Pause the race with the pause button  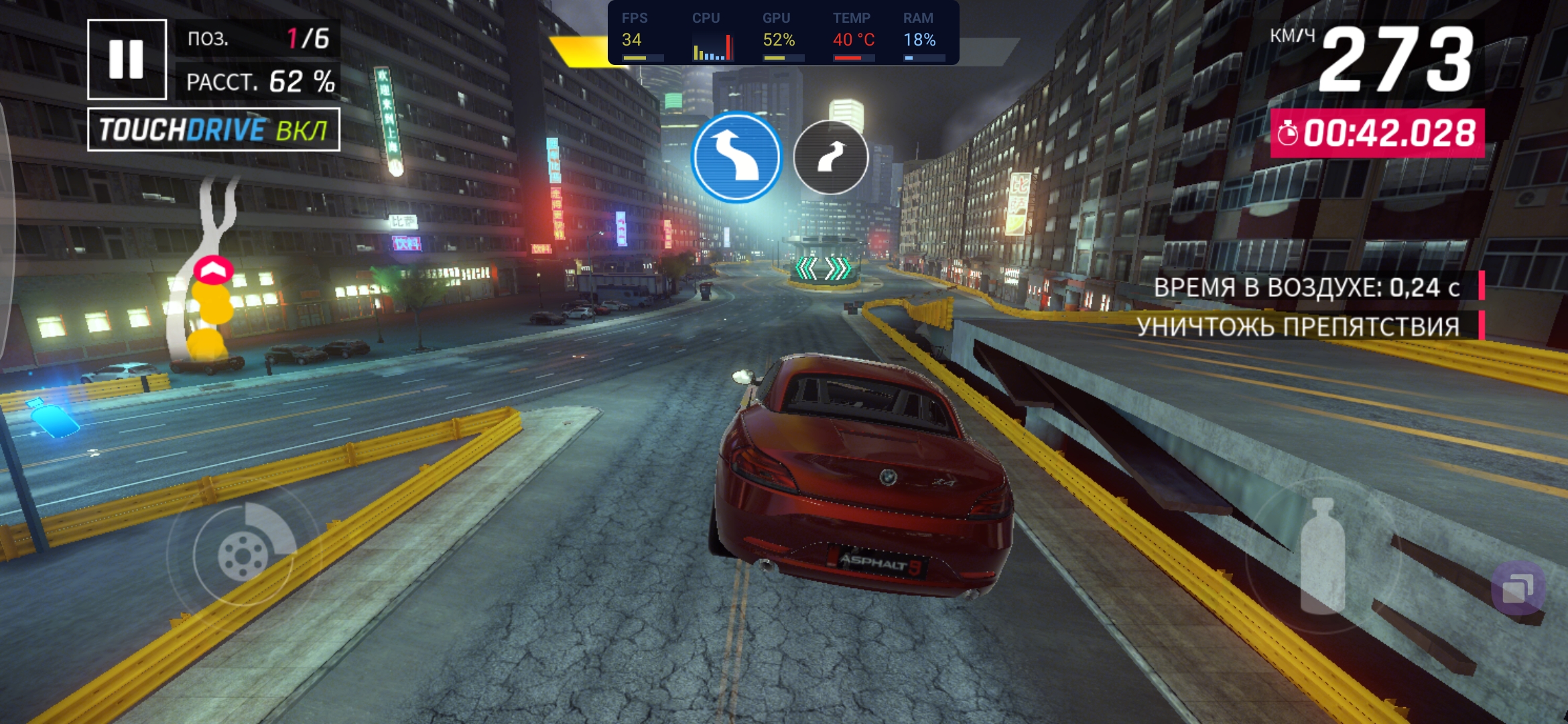tap(127, 59)
